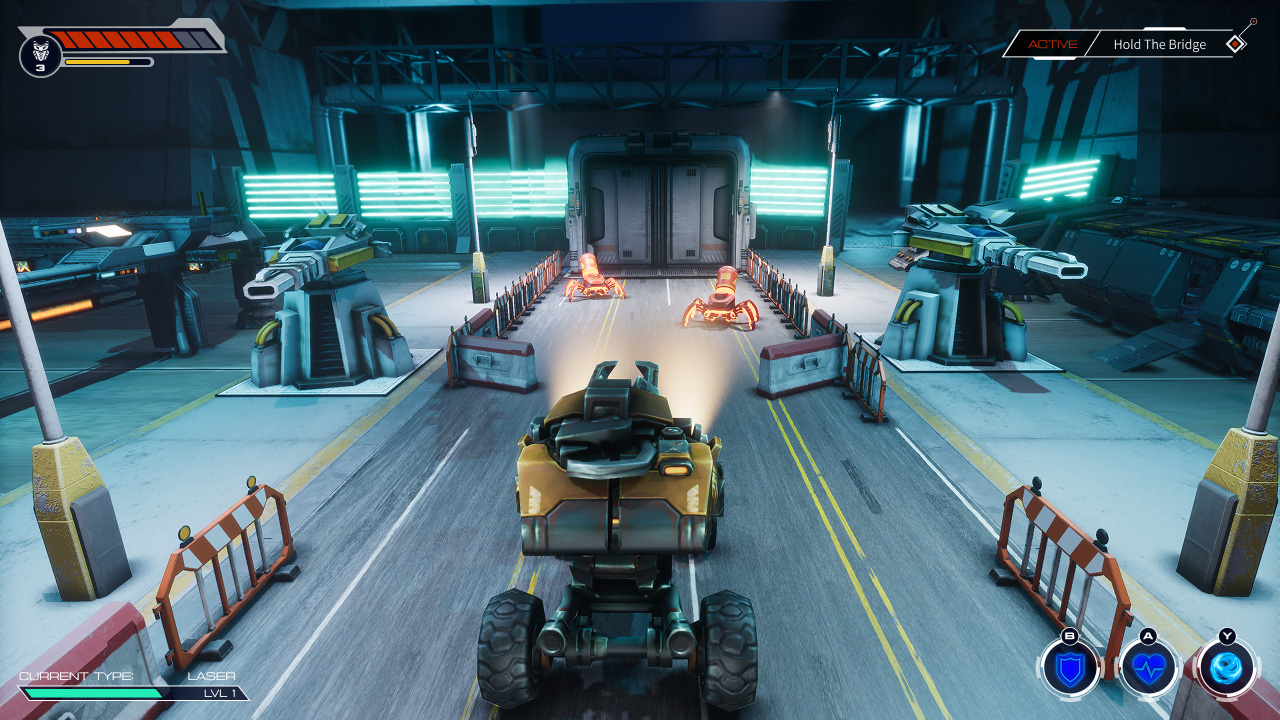Image resolution: width=1280 pixels, height=720 pixels.
Task: Click the LASER weapon label
Action: click(x=213, y=677)
